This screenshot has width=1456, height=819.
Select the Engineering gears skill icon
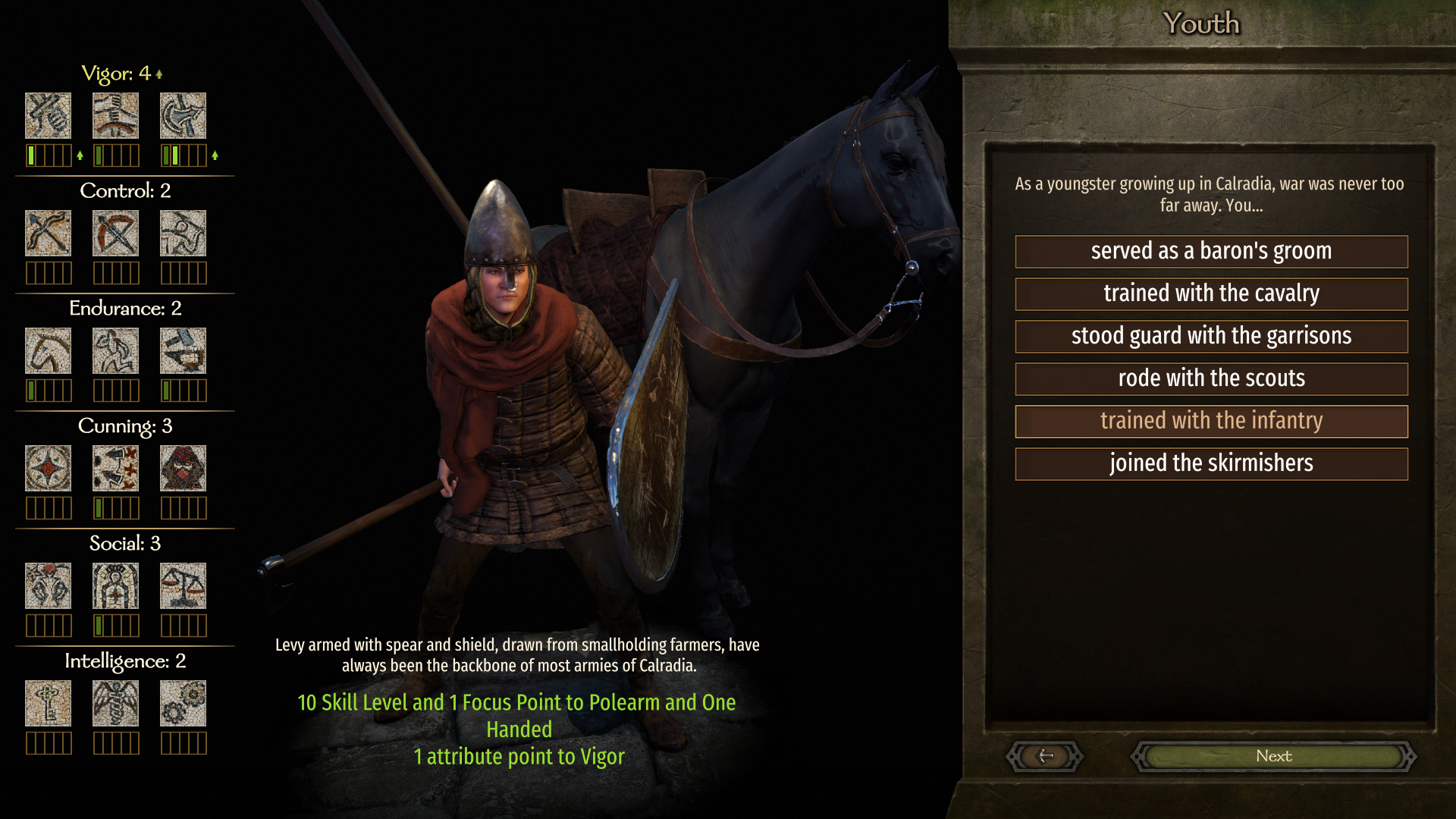[183, 703]
